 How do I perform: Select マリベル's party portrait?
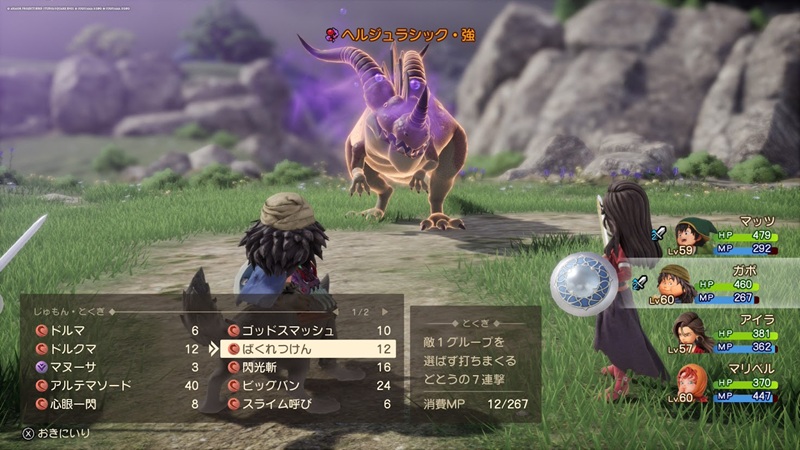(x=676, y=381)
